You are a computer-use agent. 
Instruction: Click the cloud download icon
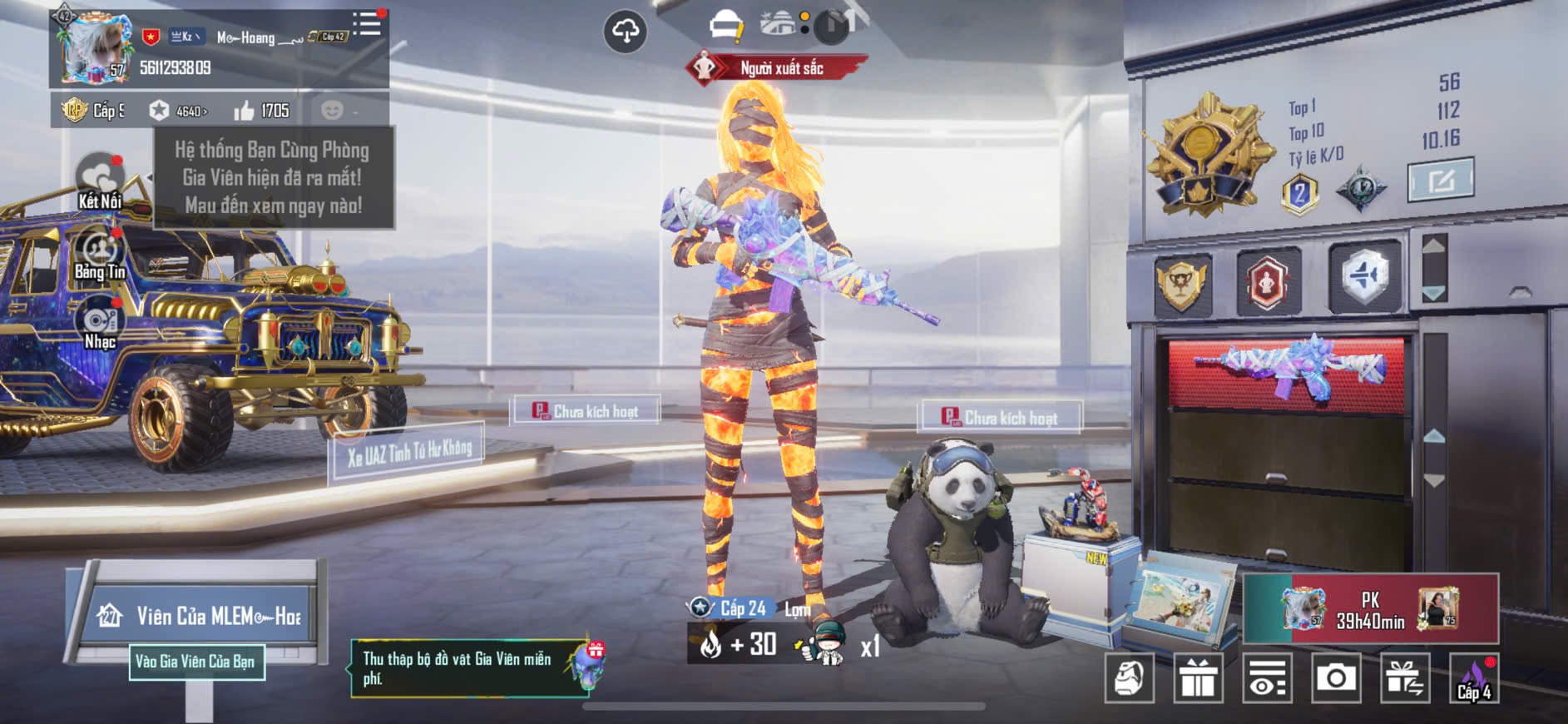[x=625, y=32]
